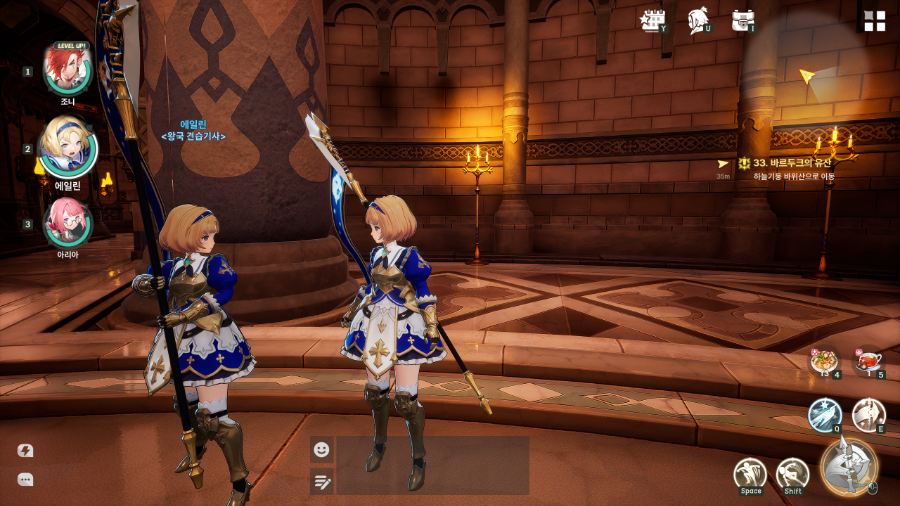Viewport: 900px width, 506px height.
Task: Click the lightning bolt chat bubble icon
Action: tap(25, 451)
